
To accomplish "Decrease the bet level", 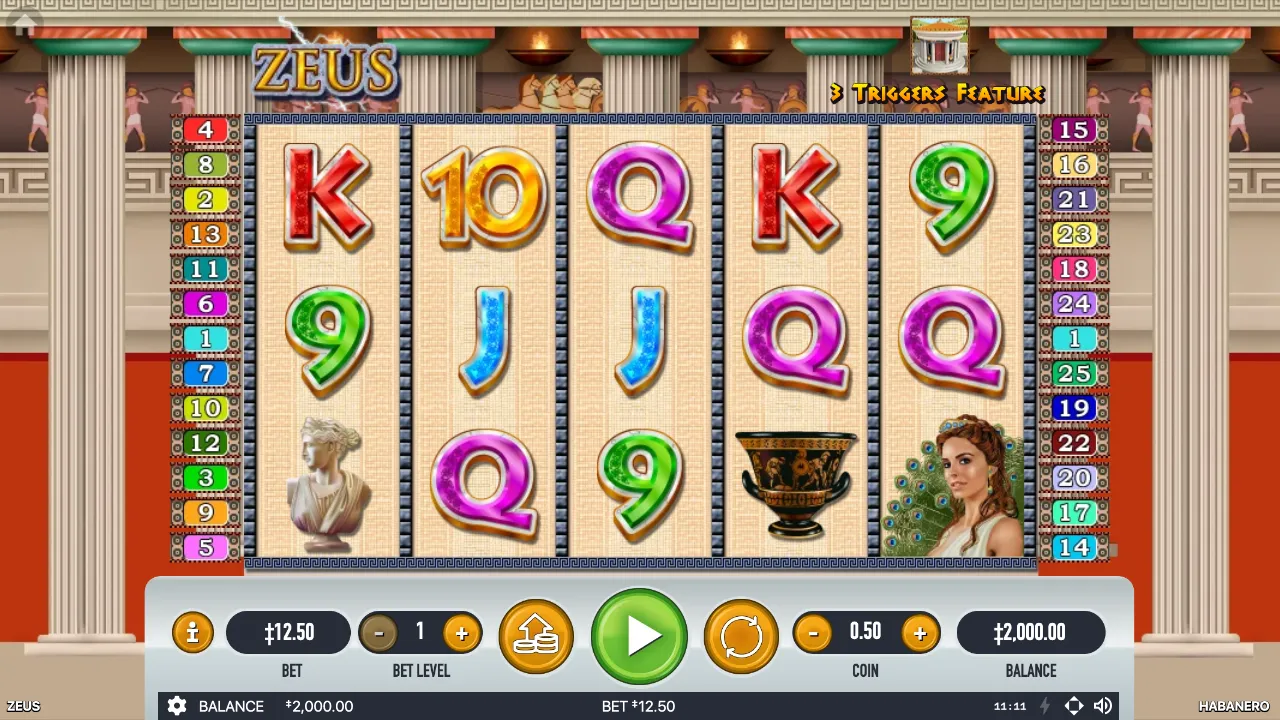I will (378, 633).
